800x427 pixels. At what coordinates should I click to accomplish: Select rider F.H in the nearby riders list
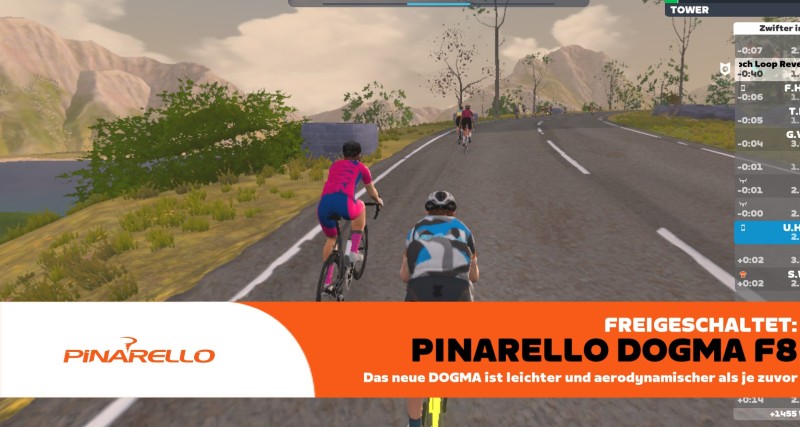coord(768,92)
